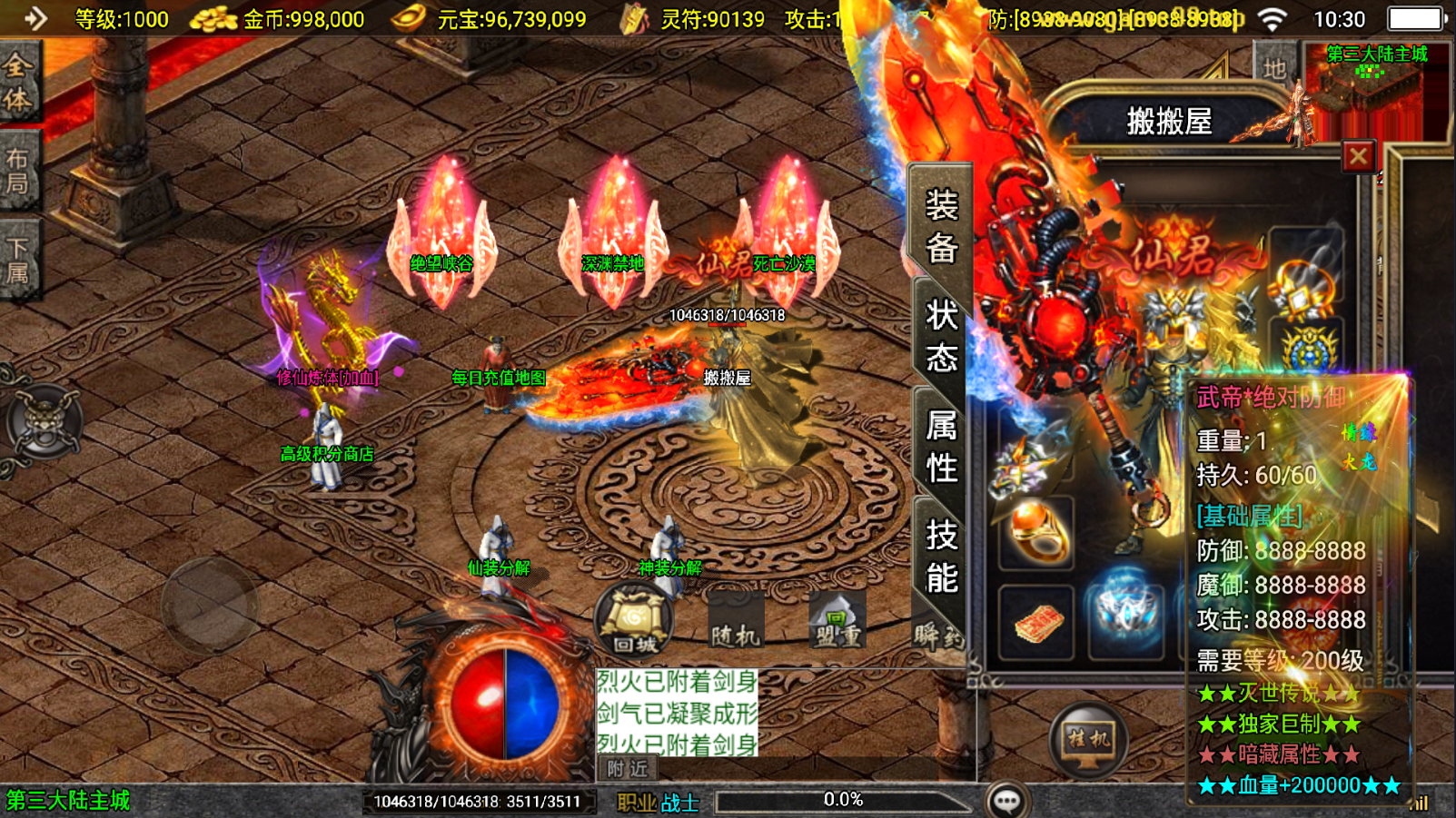
Task: Expand the top-bar arrow menu
Action: [35, 18]
